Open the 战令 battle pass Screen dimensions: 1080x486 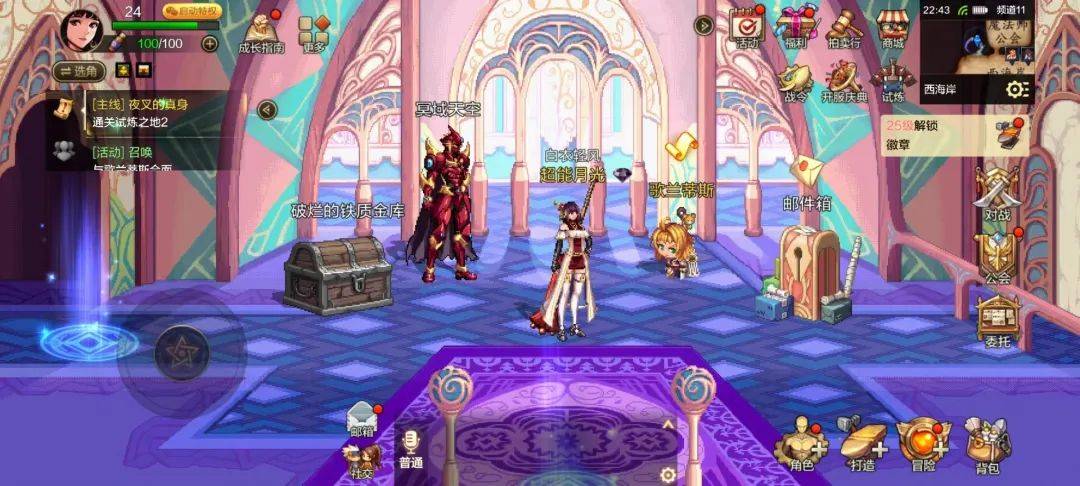pos(795,81)
